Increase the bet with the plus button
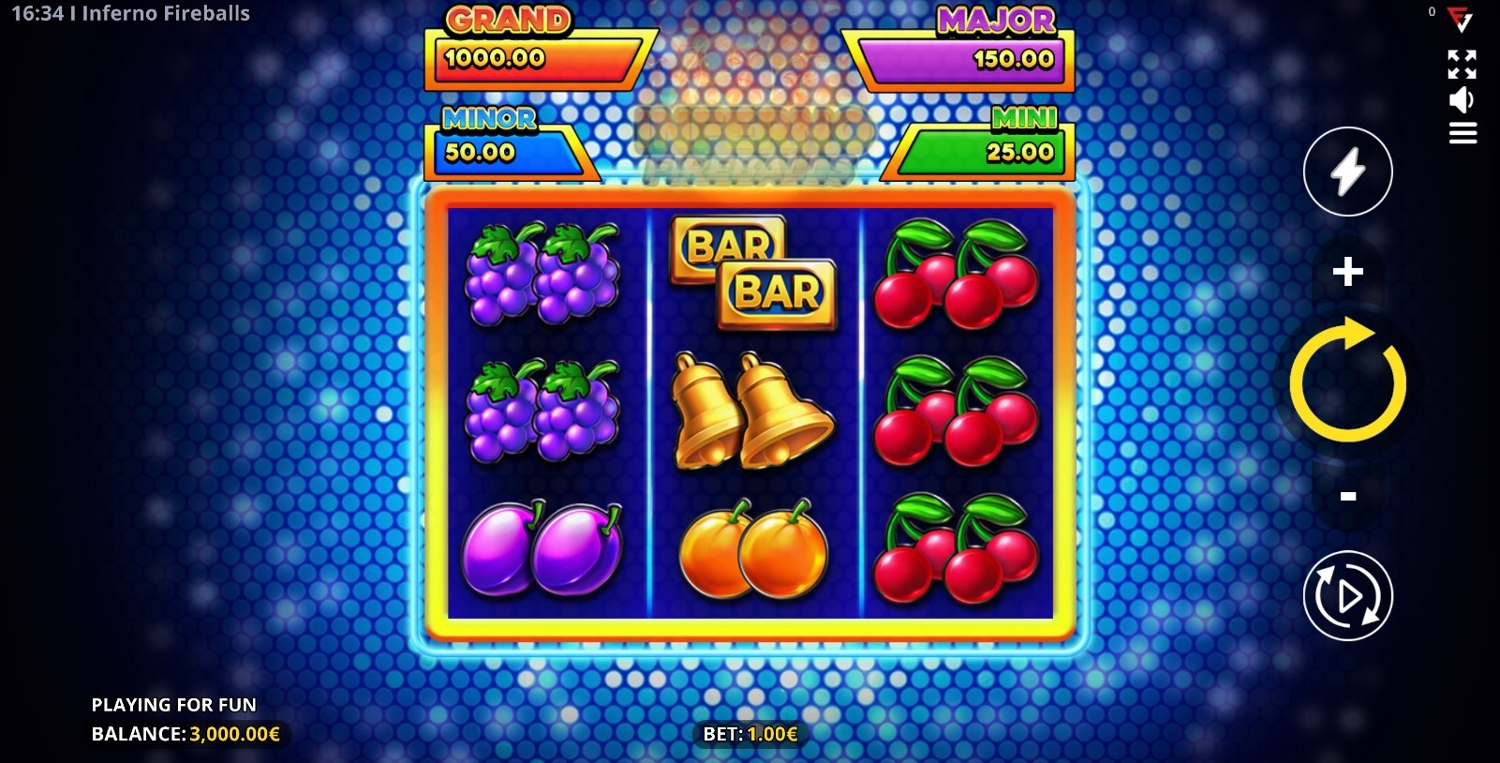 pyautogui.click(x=1347, y=271)
